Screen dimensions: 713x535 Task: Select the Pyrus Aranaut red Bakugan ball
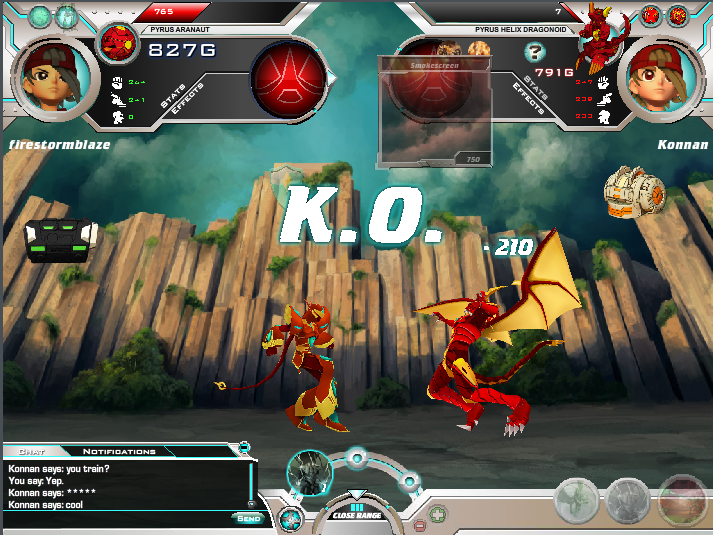pyautogui.click(x=288, y=78)
